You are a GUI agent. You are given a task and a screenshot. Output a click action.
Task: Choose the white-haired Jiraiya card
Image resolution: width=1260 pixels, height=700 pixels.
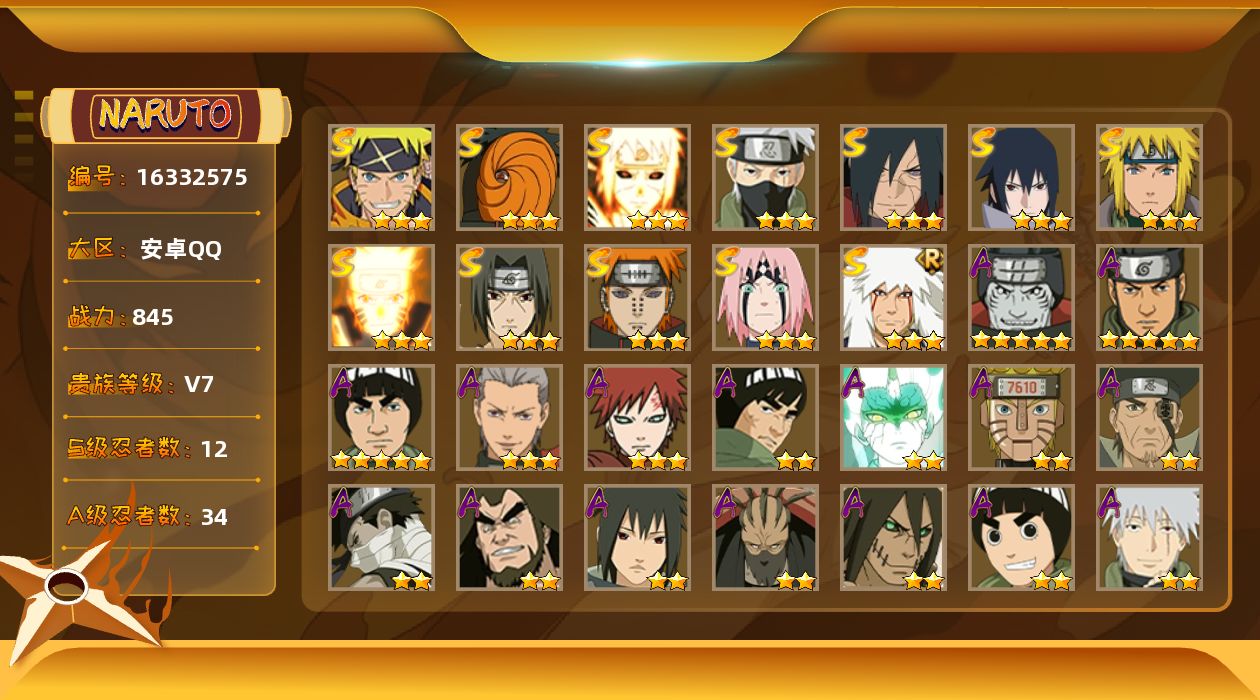click(893, 297)
